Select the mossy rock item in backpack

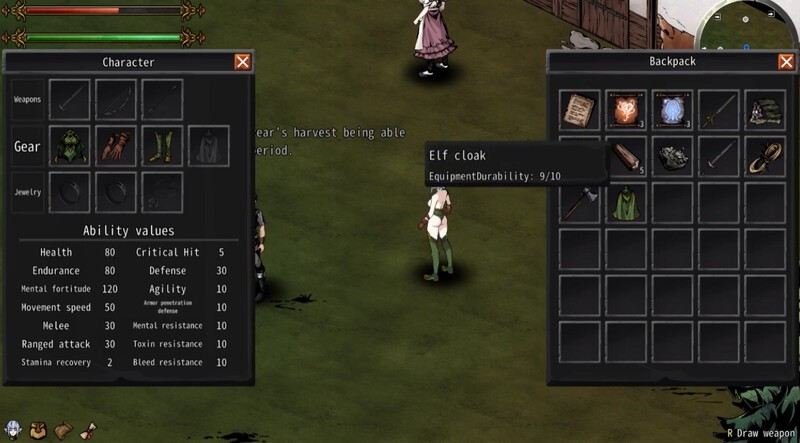(x=765, y=110)
